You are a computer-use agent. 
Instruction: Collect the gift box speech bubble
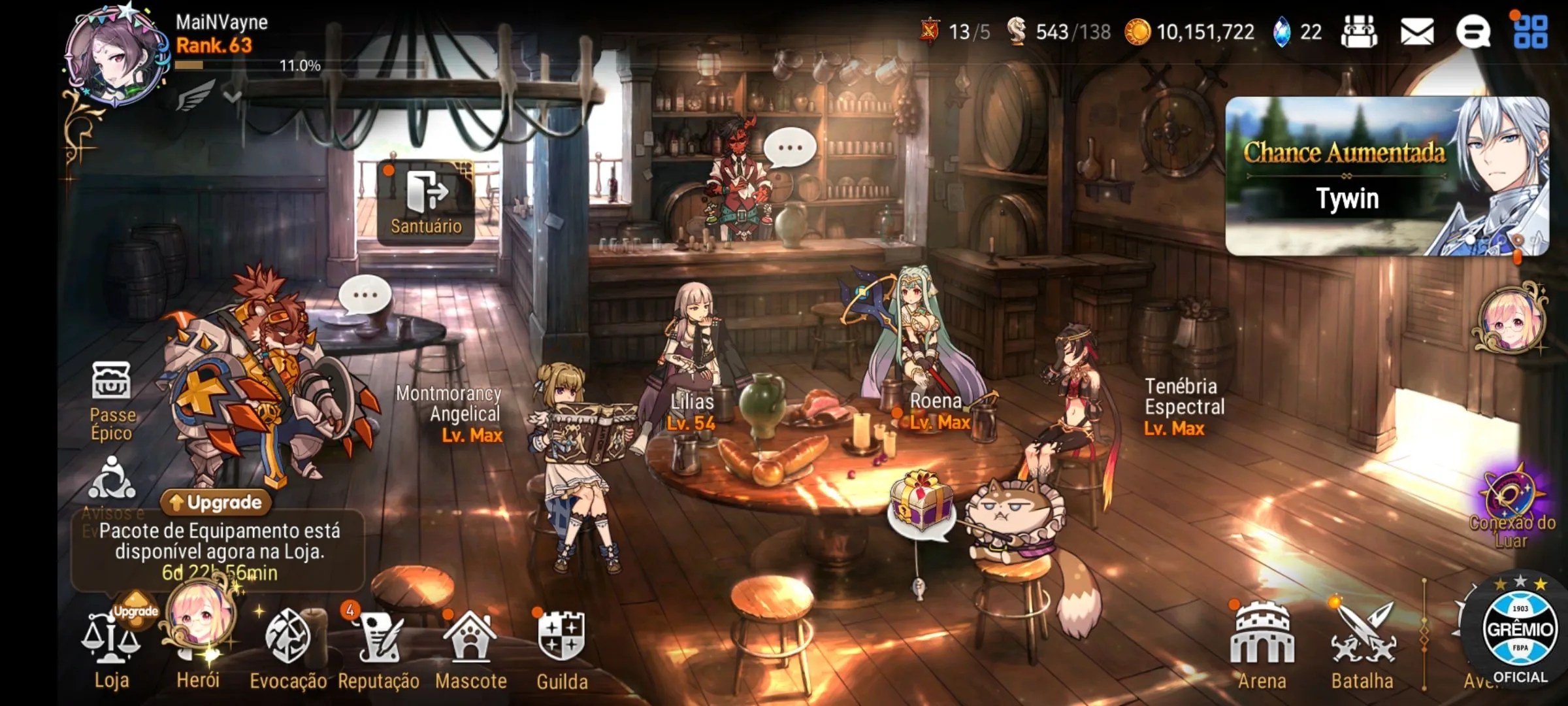tap(921, 505)
